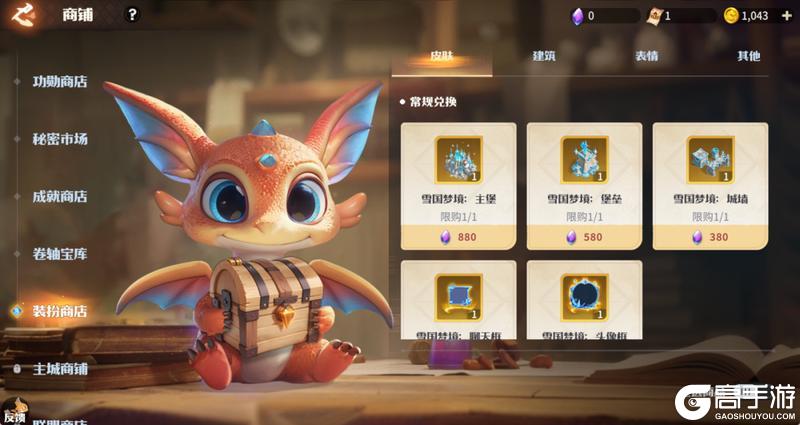The width and height of the screenshot is (800, 425).
Task: Select 成就商店 from the side menu
Action: (60, 196)
